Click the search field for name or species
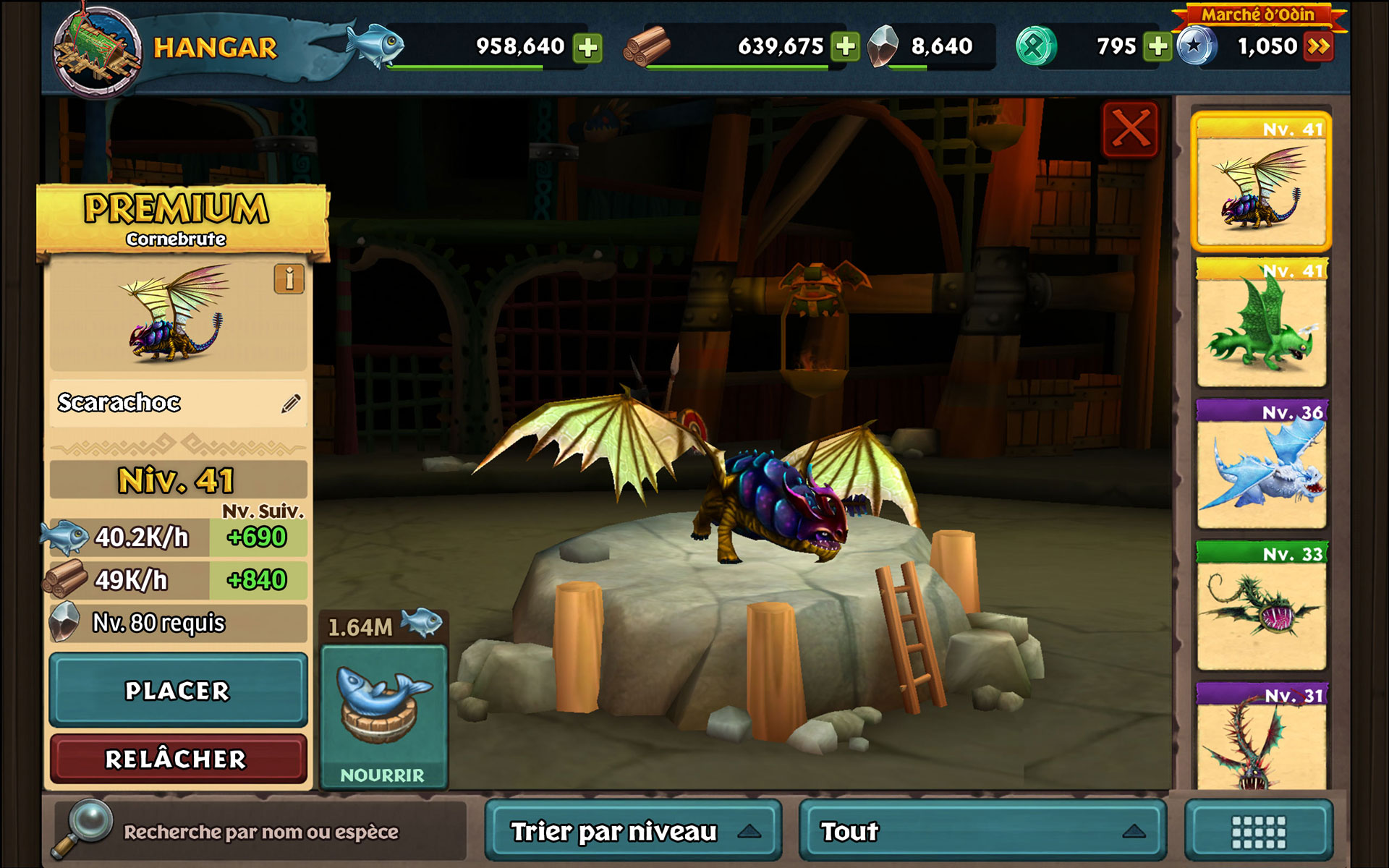 click(260, 832)
